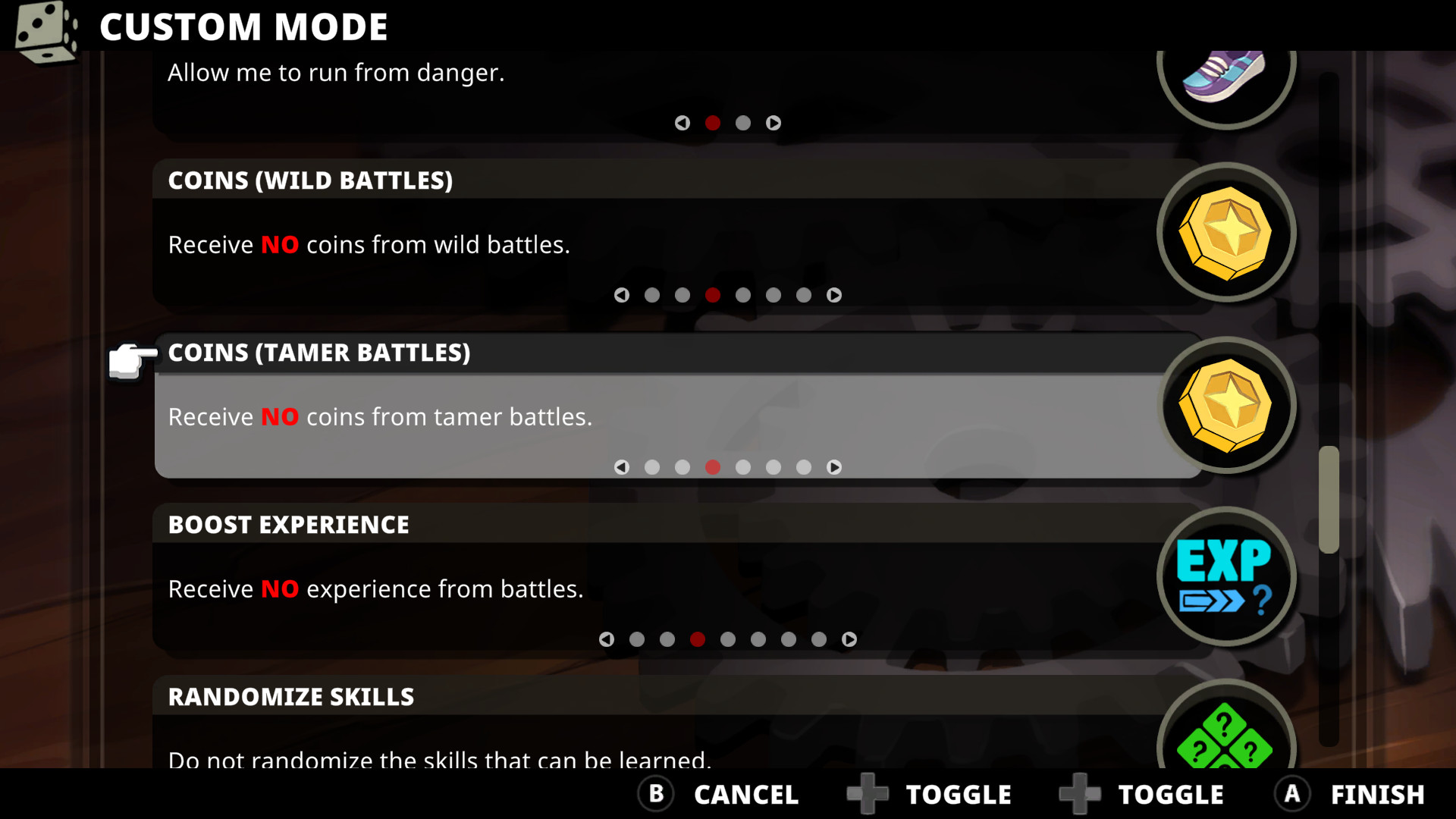Click the running shoe icon
The width and height of the screenshot is (1456, 819).
(x=1225, y=76)
